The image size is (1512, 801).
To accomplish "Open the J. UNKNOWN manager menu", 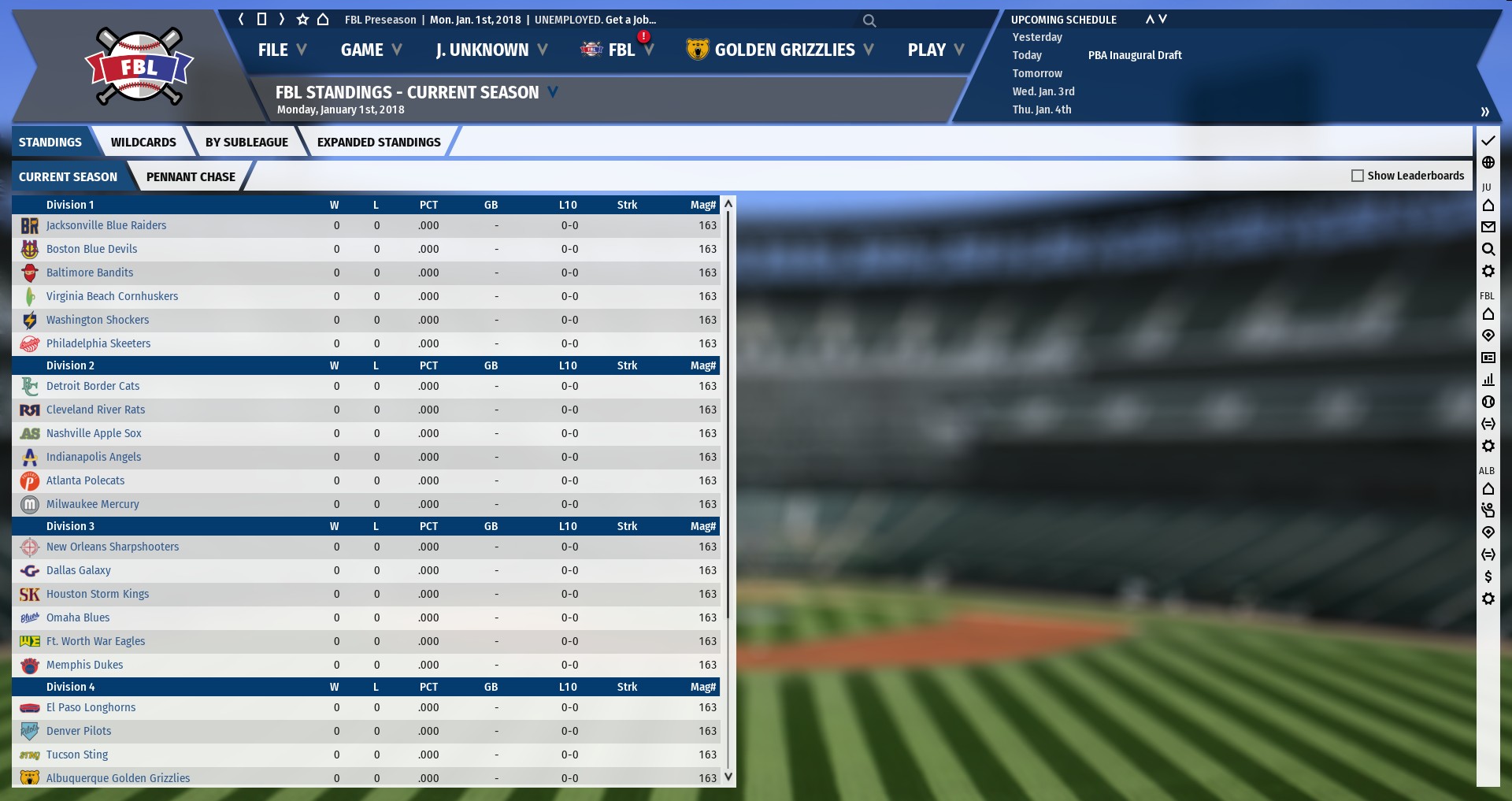I will 491,50.
